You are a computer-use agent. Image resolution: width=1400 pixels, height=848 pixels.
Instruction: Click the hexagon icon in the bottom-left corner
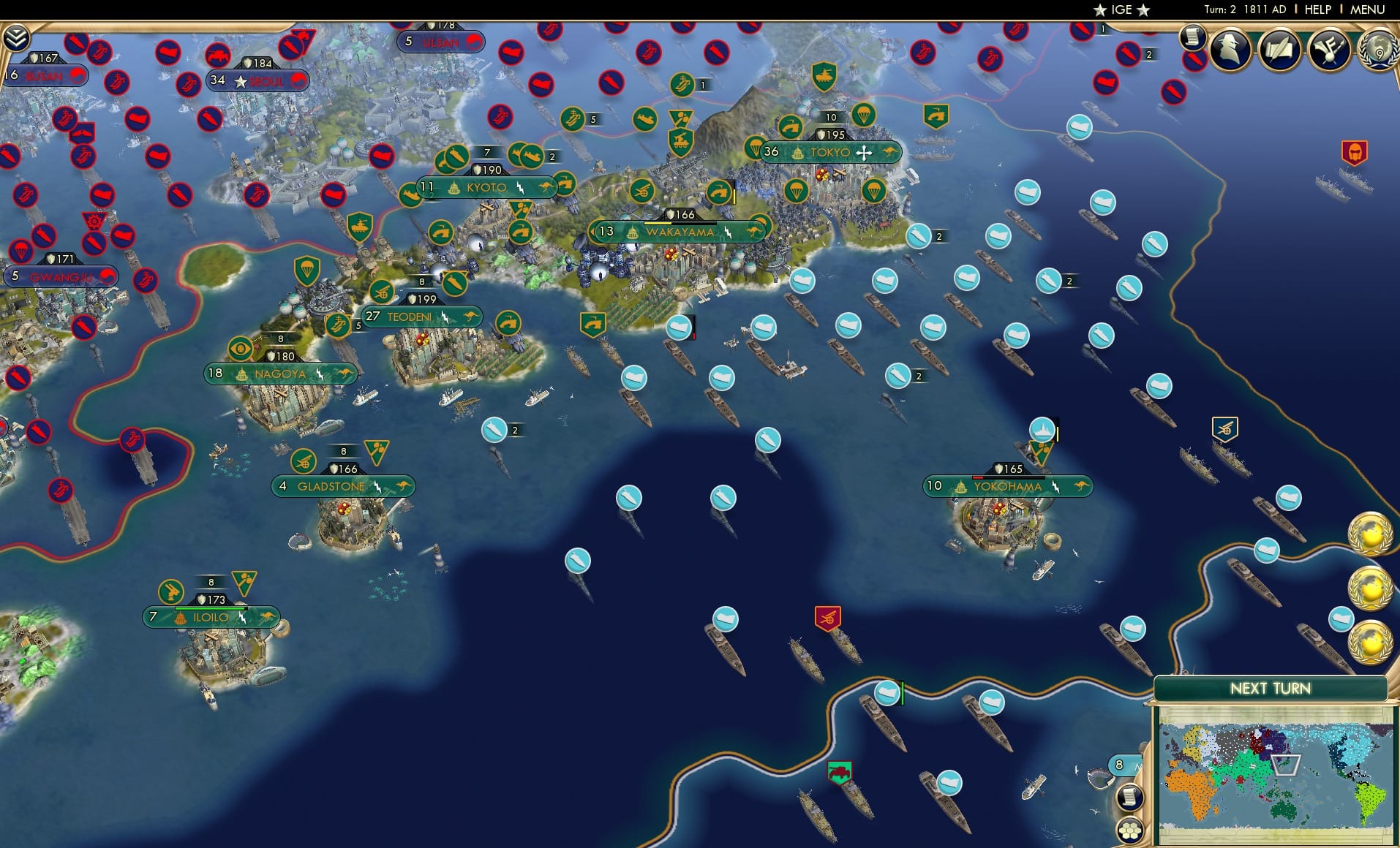[1130, 831]
